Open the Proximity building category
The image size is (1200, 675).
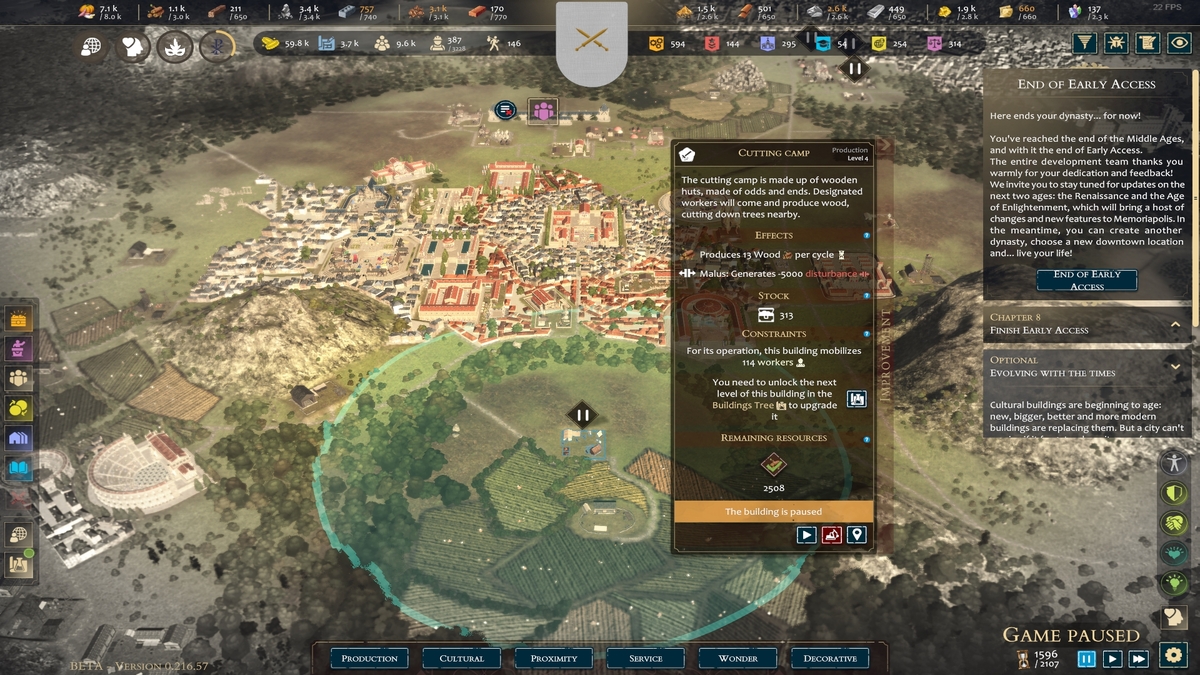554,658
